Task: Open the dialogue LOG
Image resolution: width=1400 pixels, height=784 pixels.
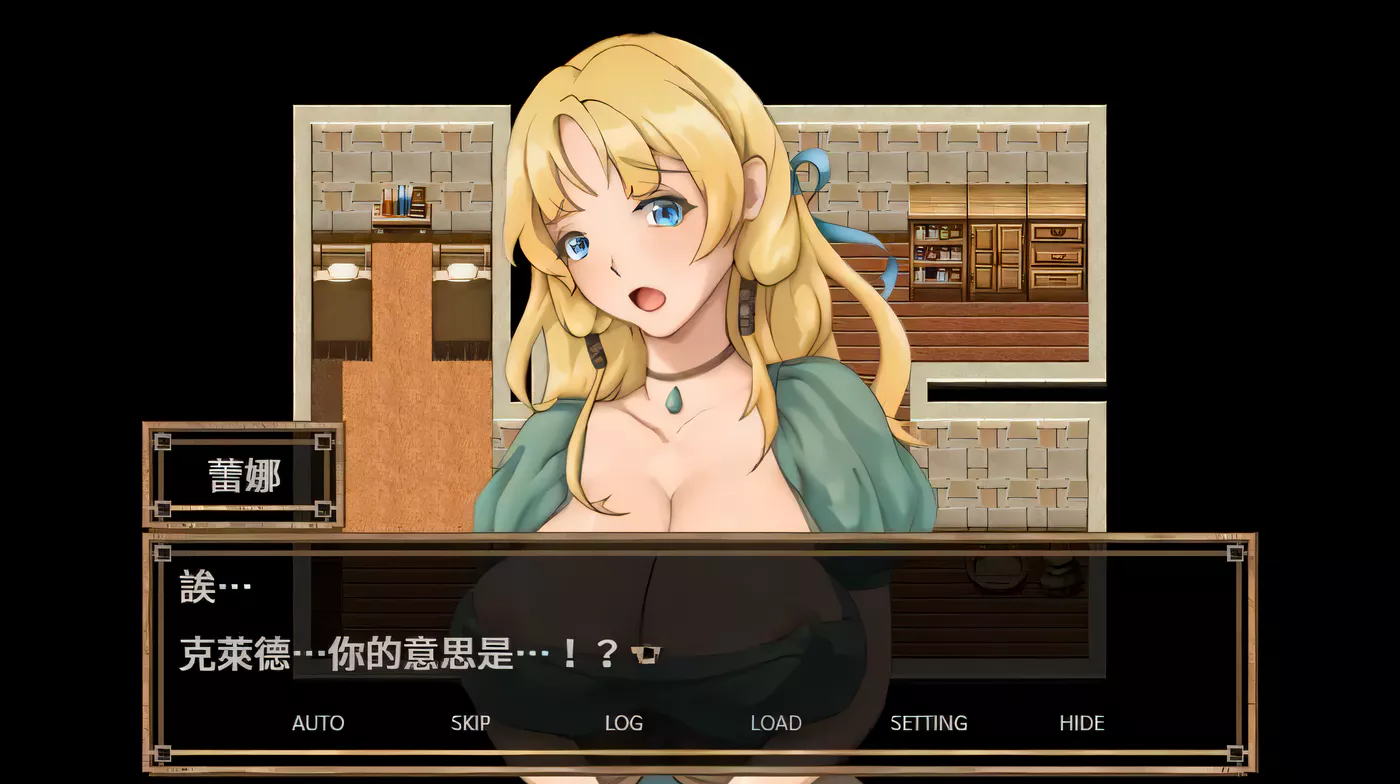Action: [623, 723]
